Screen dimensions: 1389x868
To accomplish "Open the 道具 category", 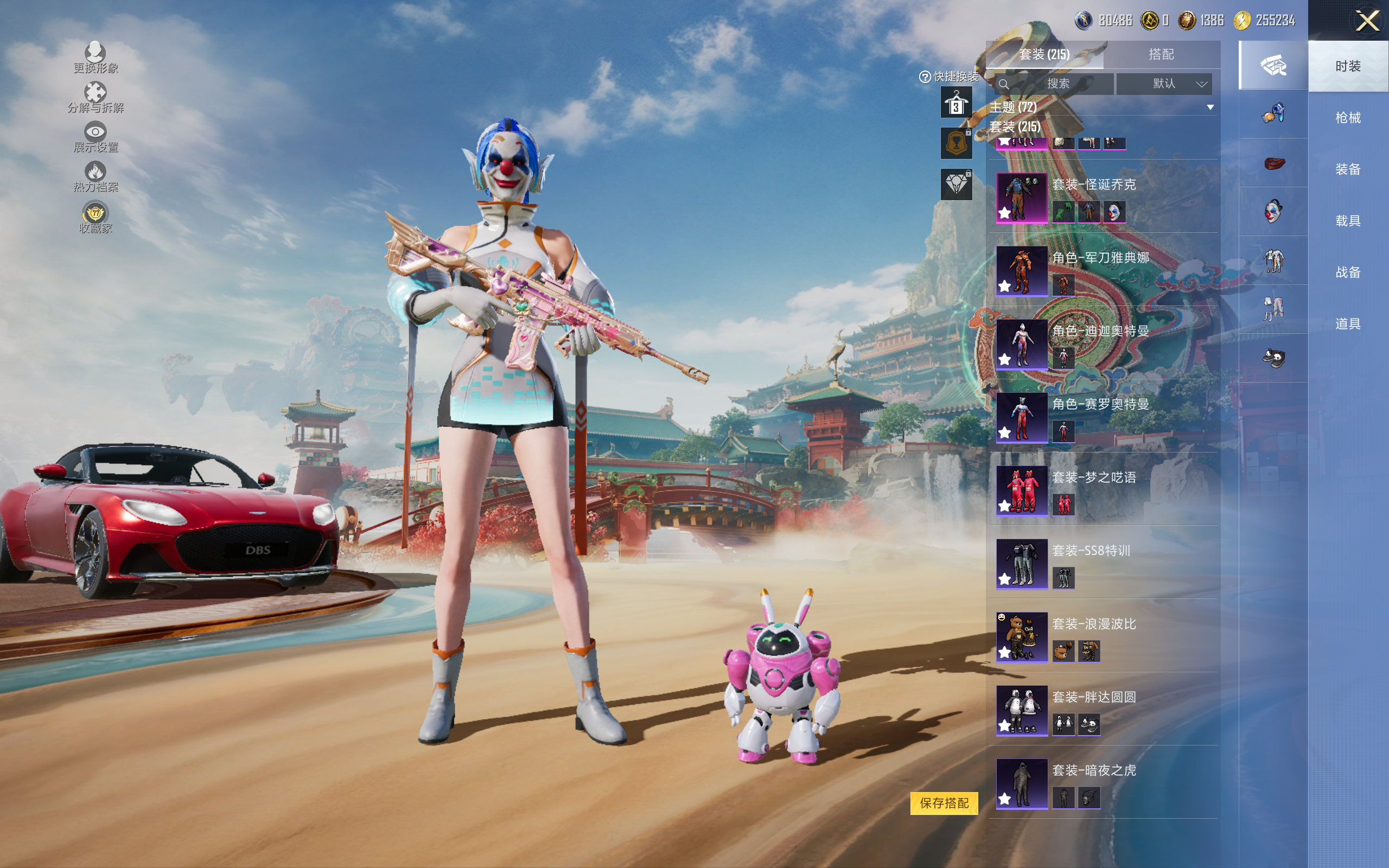I will tap(1348, 324).
